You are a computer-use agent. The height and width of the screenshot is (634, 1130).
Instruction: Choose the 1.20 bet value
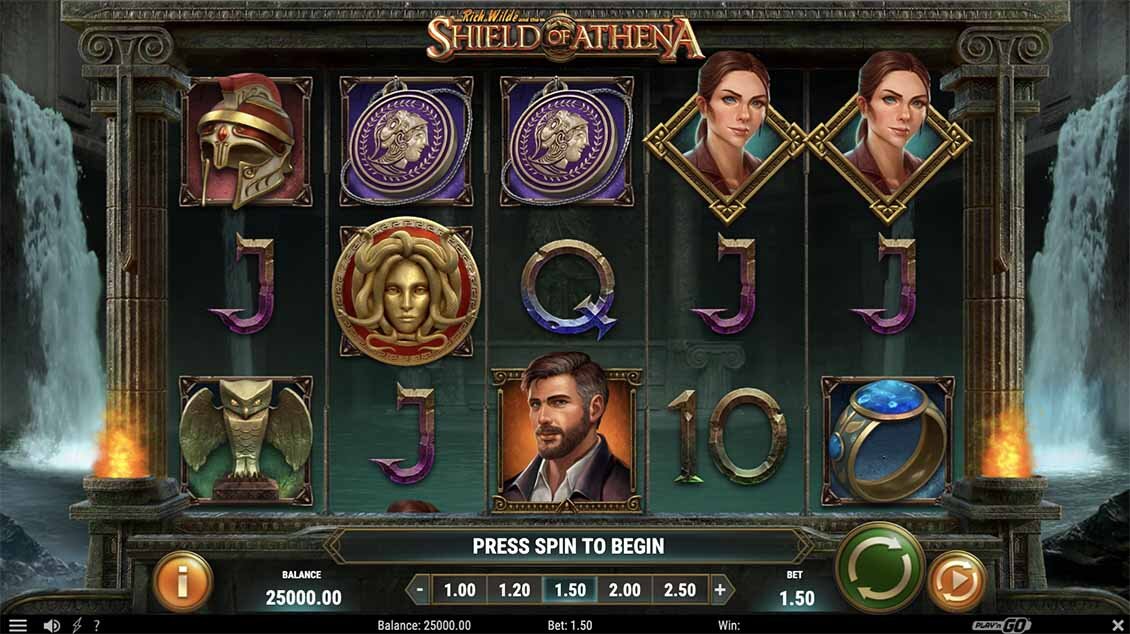514,590
